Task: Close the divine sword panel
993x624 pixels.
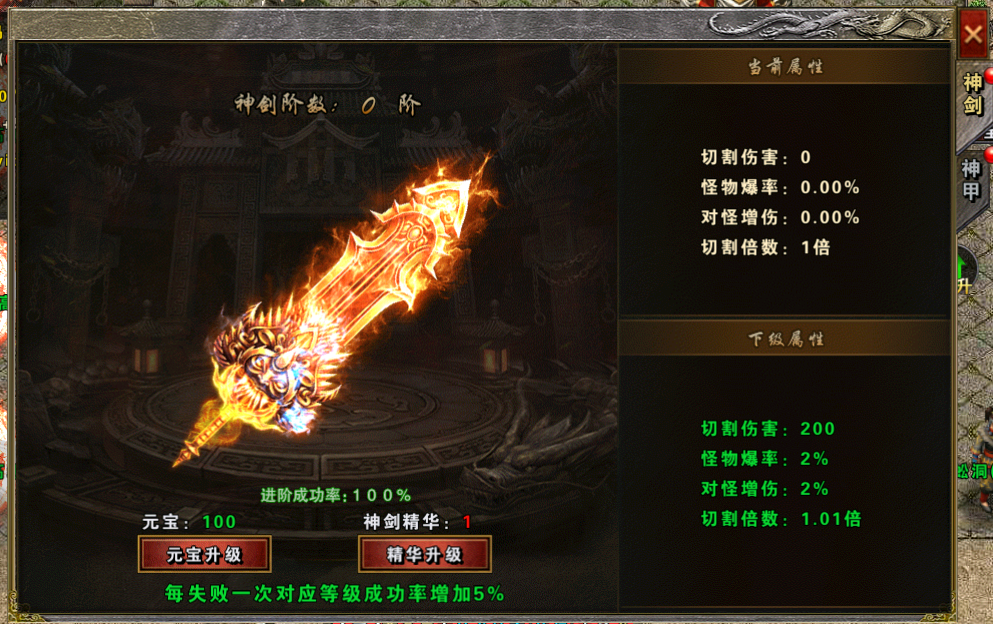Action: point(973,33)
